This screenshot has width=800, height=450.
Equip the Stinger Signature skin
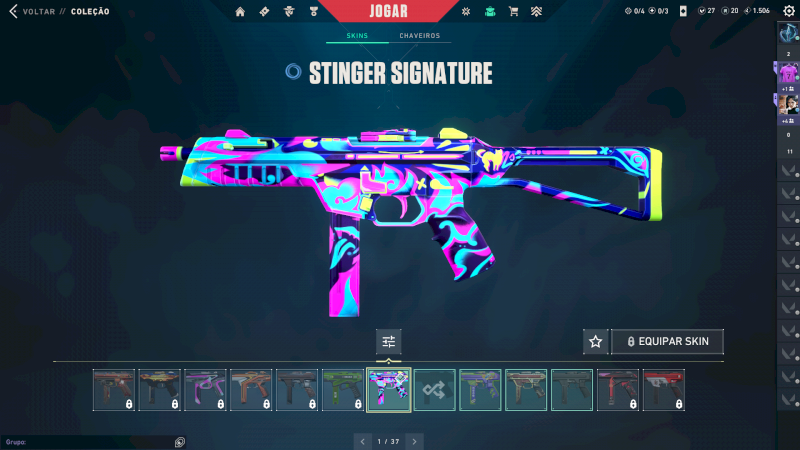(667, 342)
